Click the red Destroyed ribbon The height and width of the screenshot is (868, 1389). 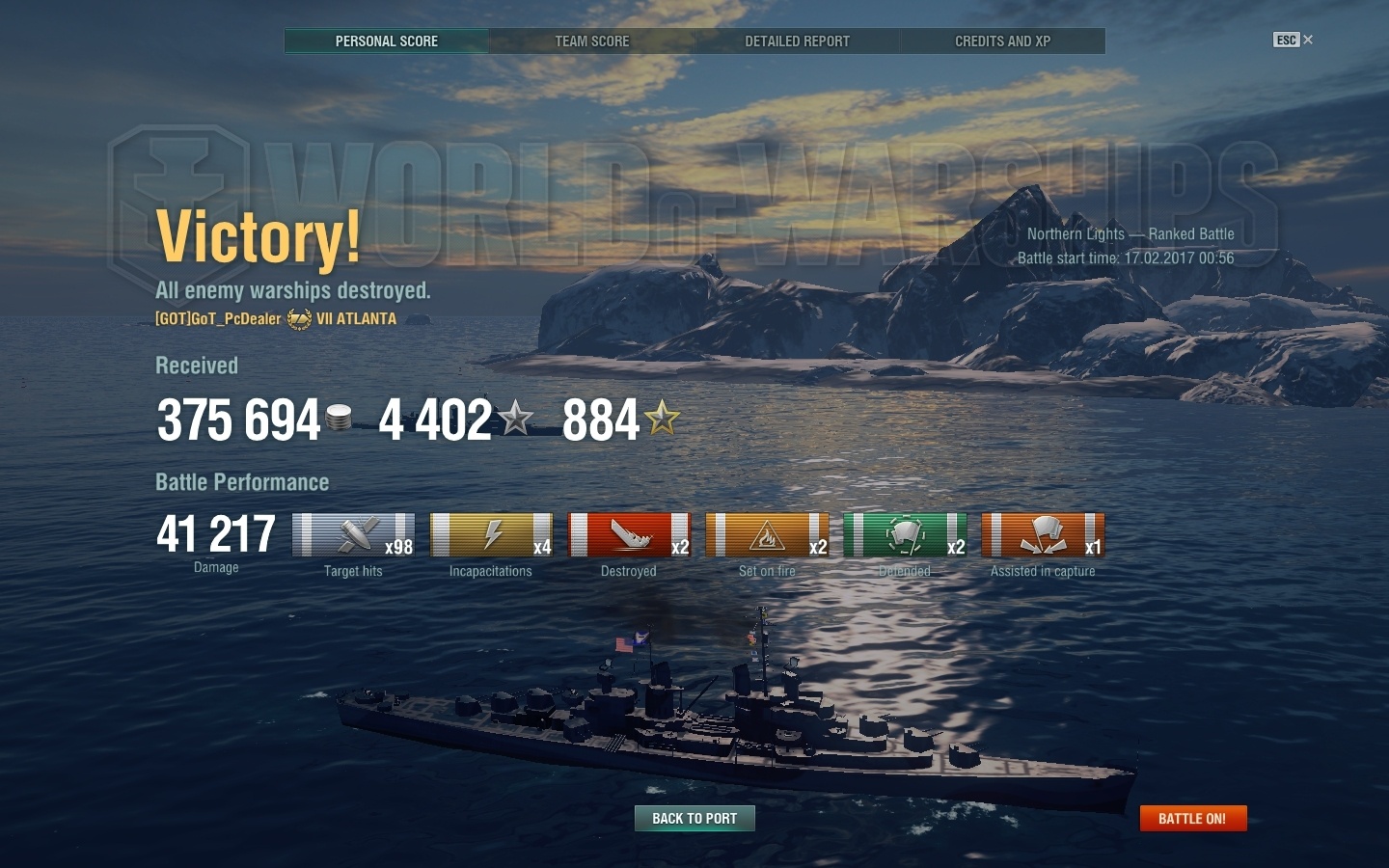tap(629, 535)
